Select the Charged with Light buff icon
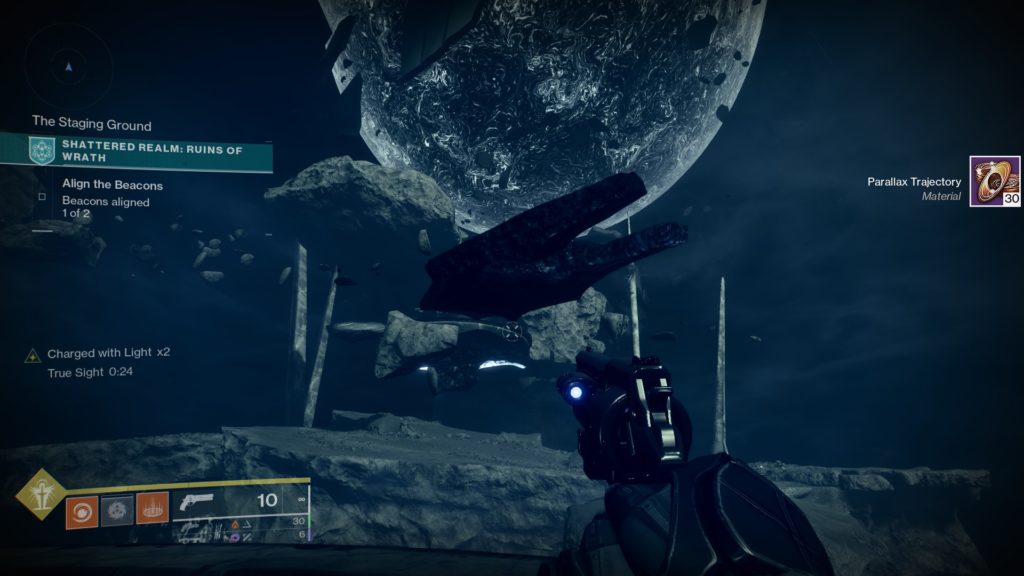 tap(33, 354)
